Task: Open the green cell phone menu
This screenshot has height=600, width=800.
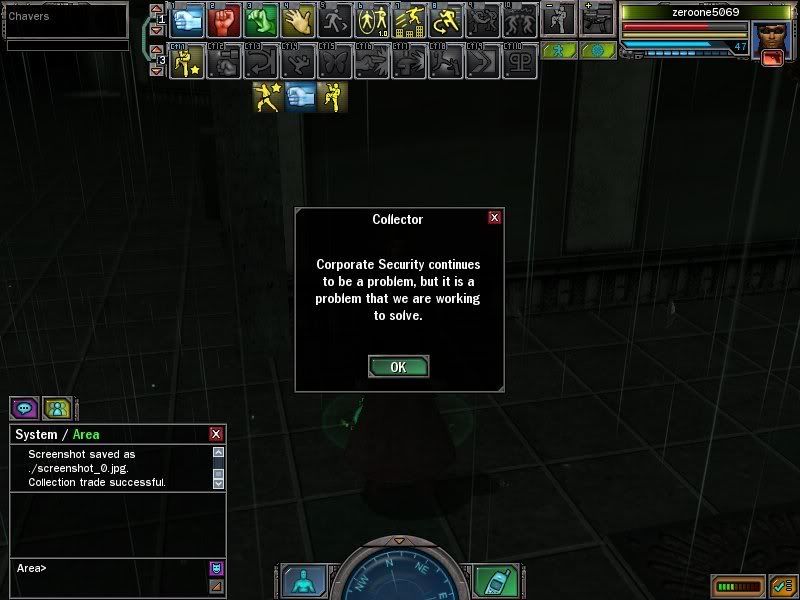Action: pyautogui.click(x=493, y=581)
